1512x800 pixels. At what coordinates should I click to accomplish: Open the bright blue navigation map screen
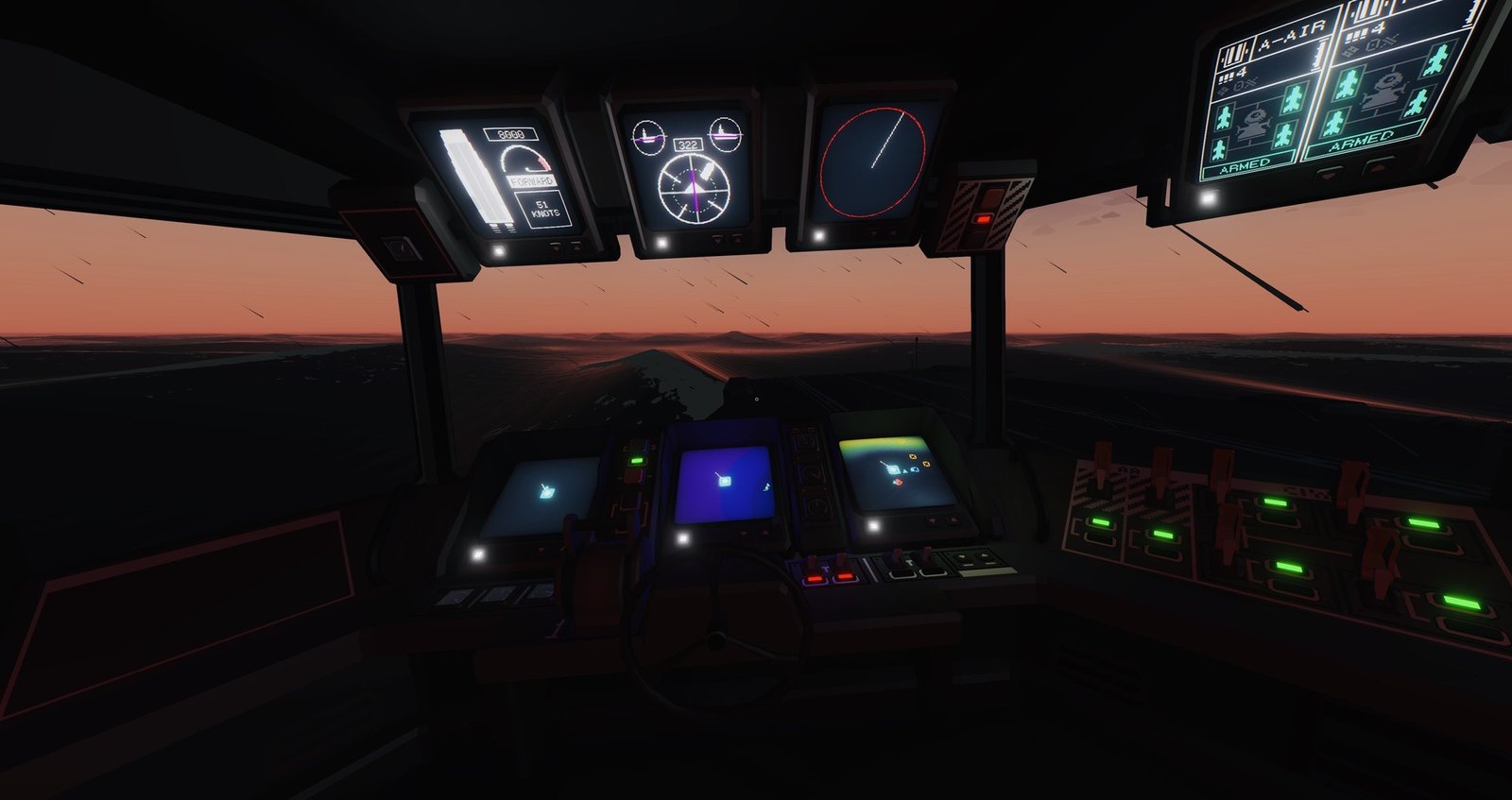[x=724, y=484]
